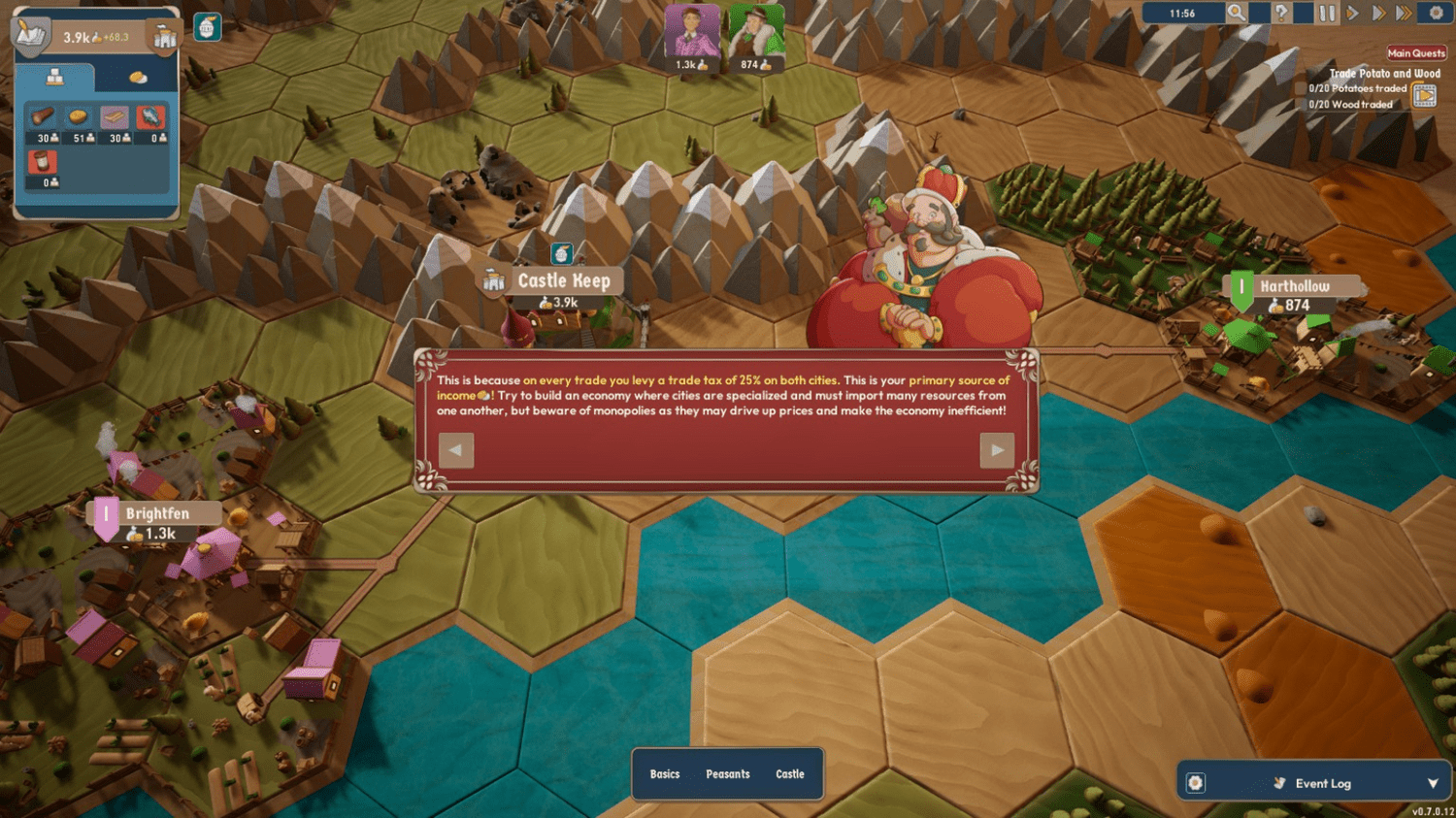The width and height of the screenshot is (1456, 818).
Task: Select the purple-suited mayor portrait
Action: click(692, 32)
